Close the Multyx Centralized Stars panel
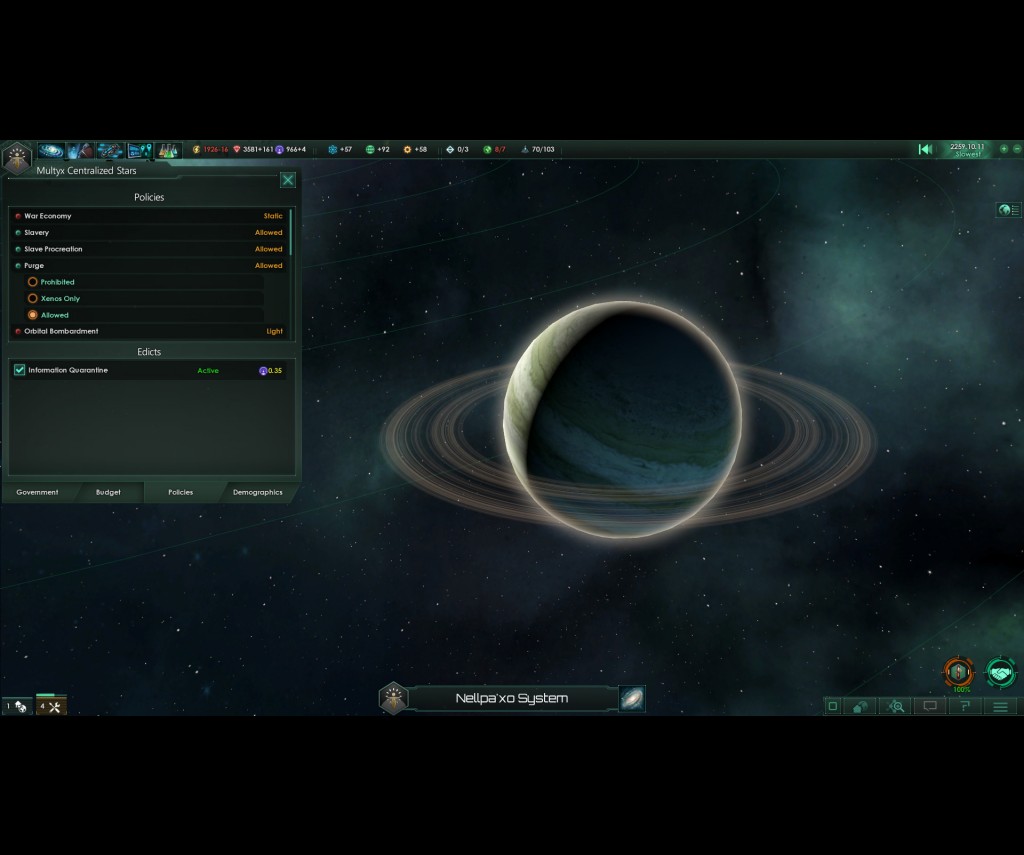Screen dimensions: 1024x855 [288, 180]
